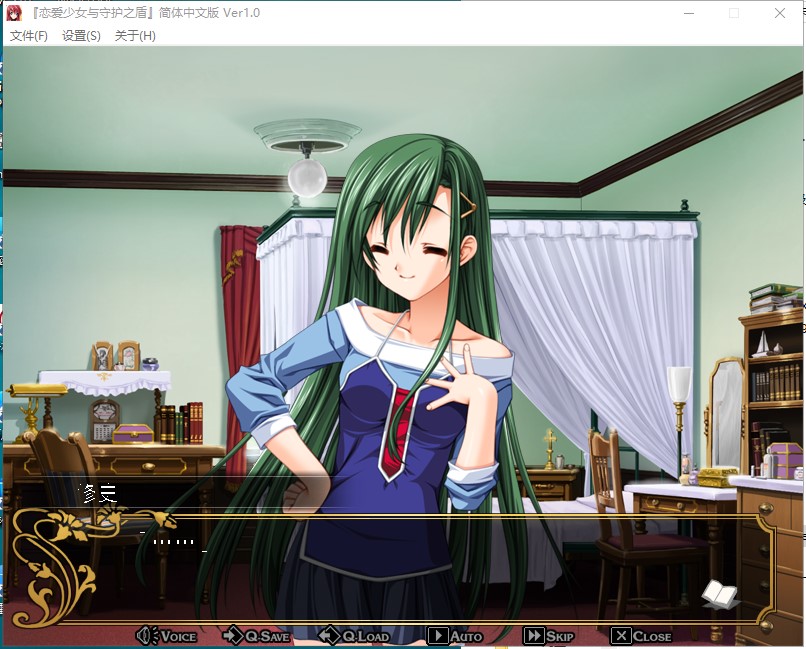The height and width of the screenshot is (649, 806).
Task: Minimize the game window
Action: pyautogui.click(x=688, y=14)
